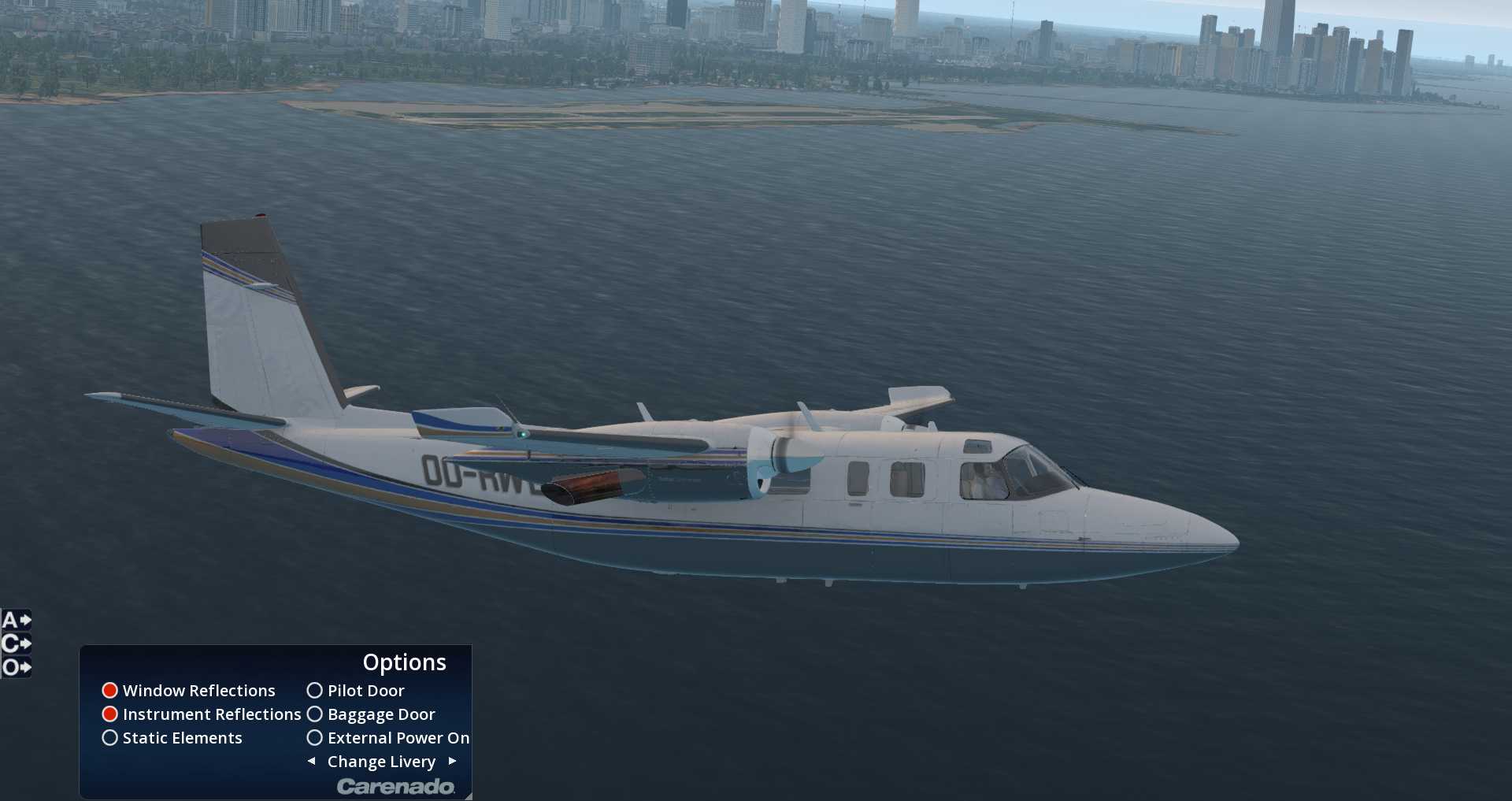Select the previous livery with left arrow
This screenshot has width=1512, height=801.
(312, 761)
